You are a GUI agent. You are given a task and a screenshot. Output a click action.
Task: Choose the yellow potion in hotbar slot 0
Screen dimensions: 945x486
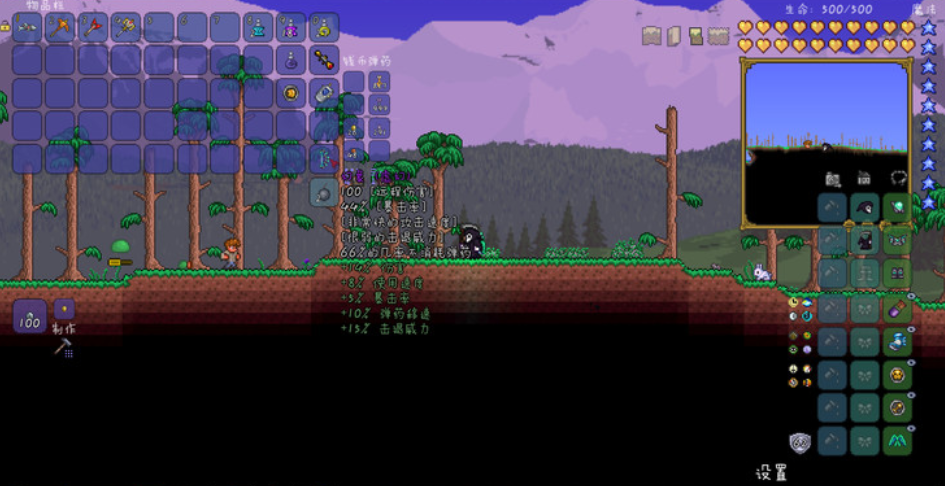click(323, 27)
